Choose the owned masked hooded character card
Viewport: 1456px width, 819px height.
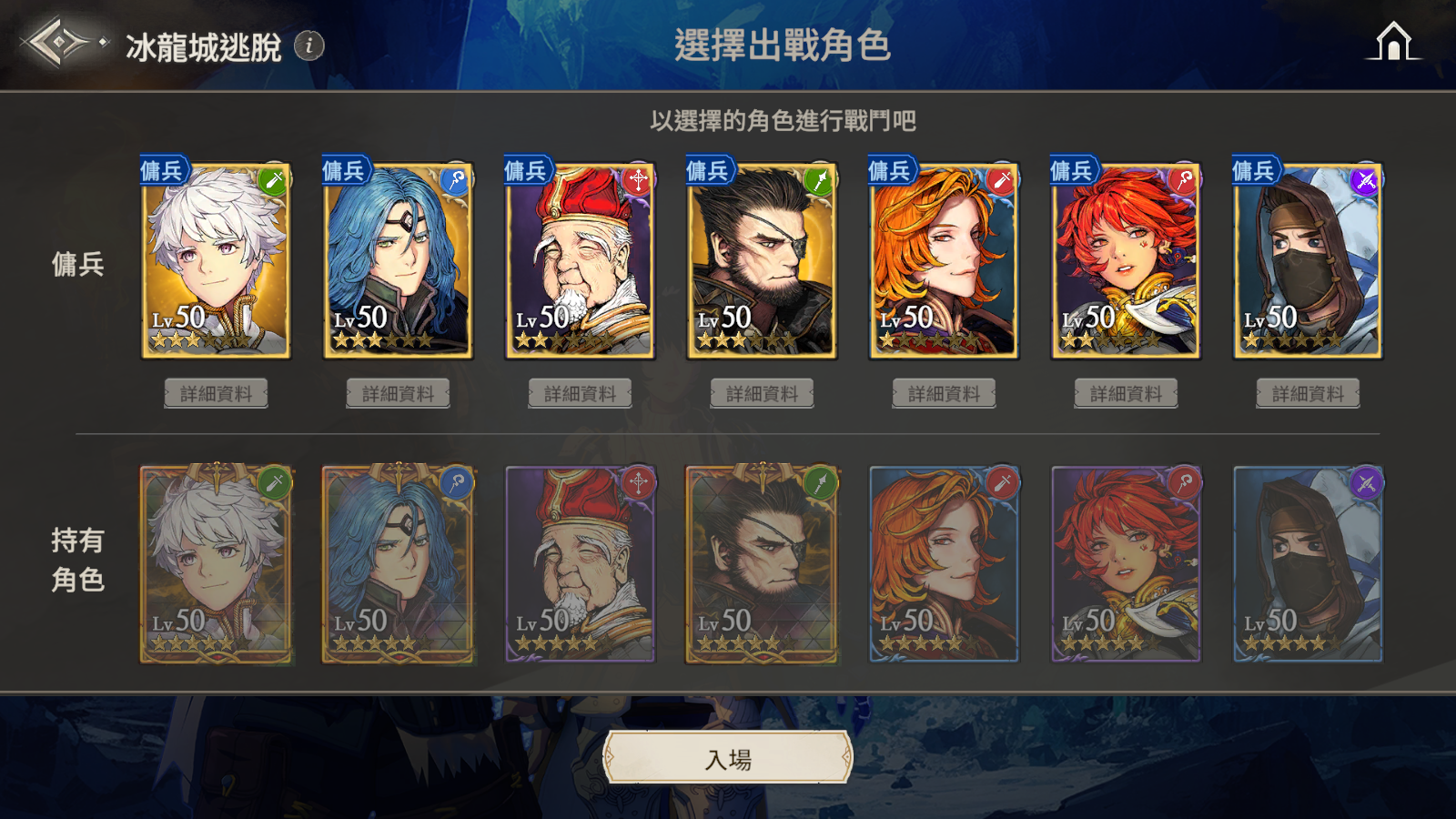[x=1309, y=564]
